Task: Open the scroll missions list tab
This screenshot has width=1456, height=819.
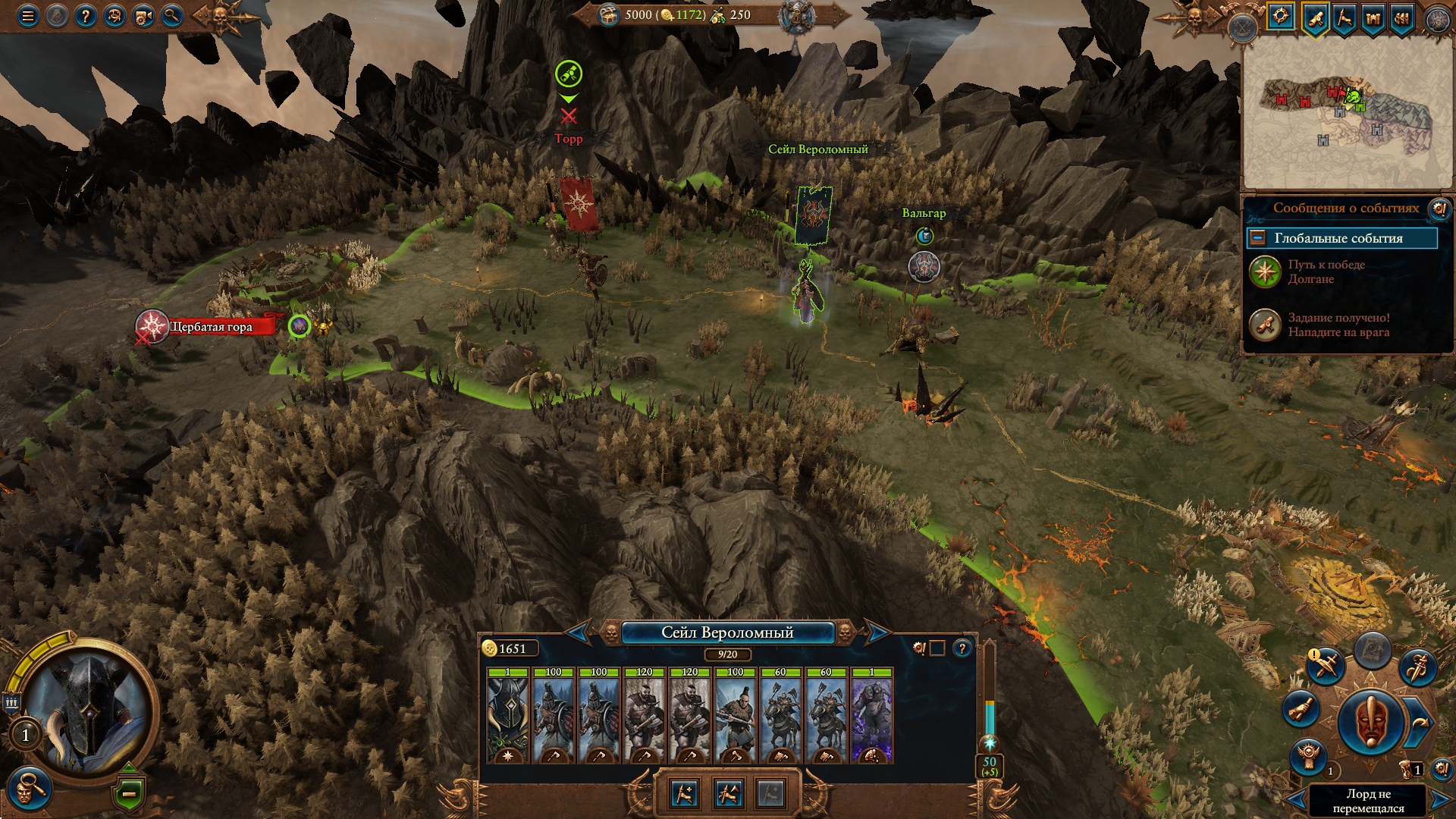Action: (x=1315, y=17)
